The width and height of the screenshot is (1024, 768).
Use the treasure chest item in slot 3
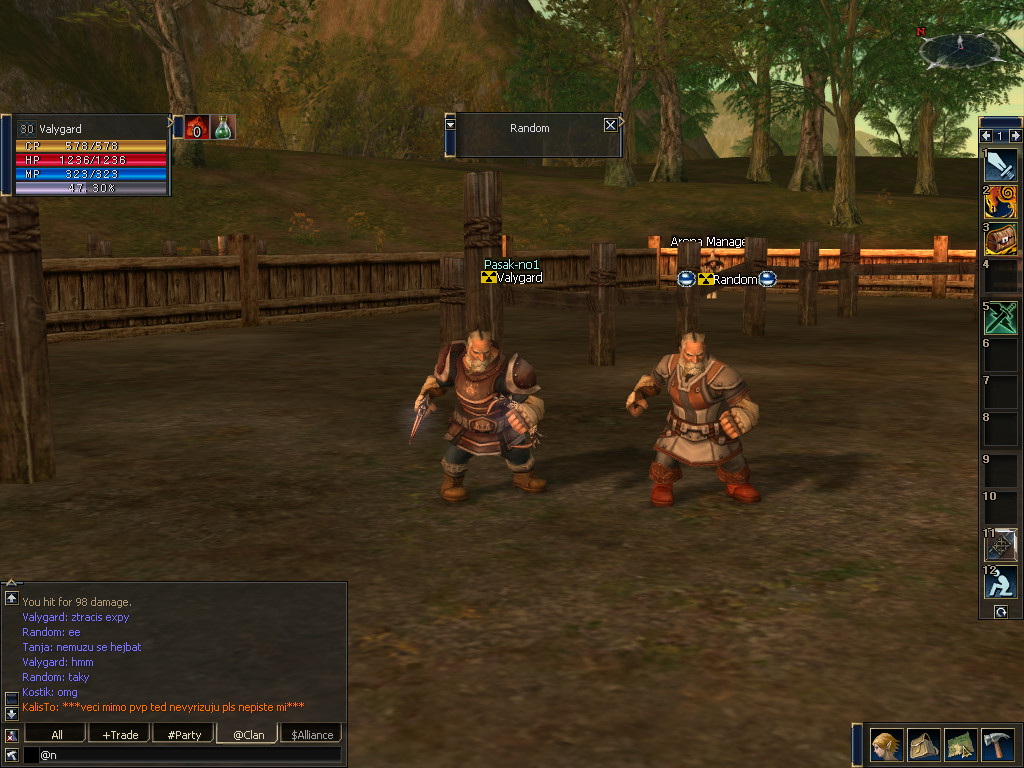[1000, 241]
